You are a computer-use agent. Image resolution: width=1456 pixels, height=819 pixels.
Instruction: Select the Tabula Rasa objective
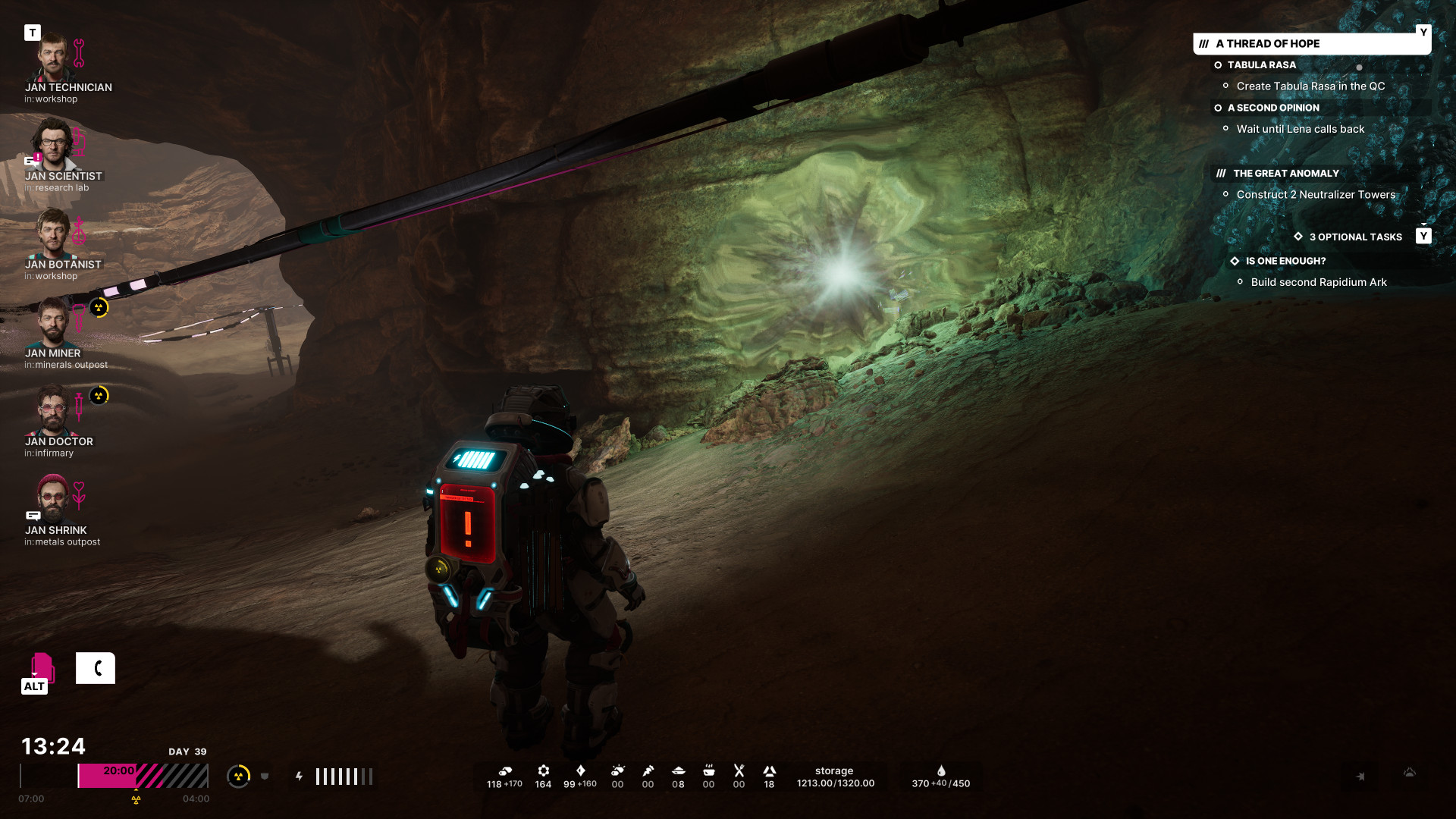pyautogui.click(x=1261, y=65)
